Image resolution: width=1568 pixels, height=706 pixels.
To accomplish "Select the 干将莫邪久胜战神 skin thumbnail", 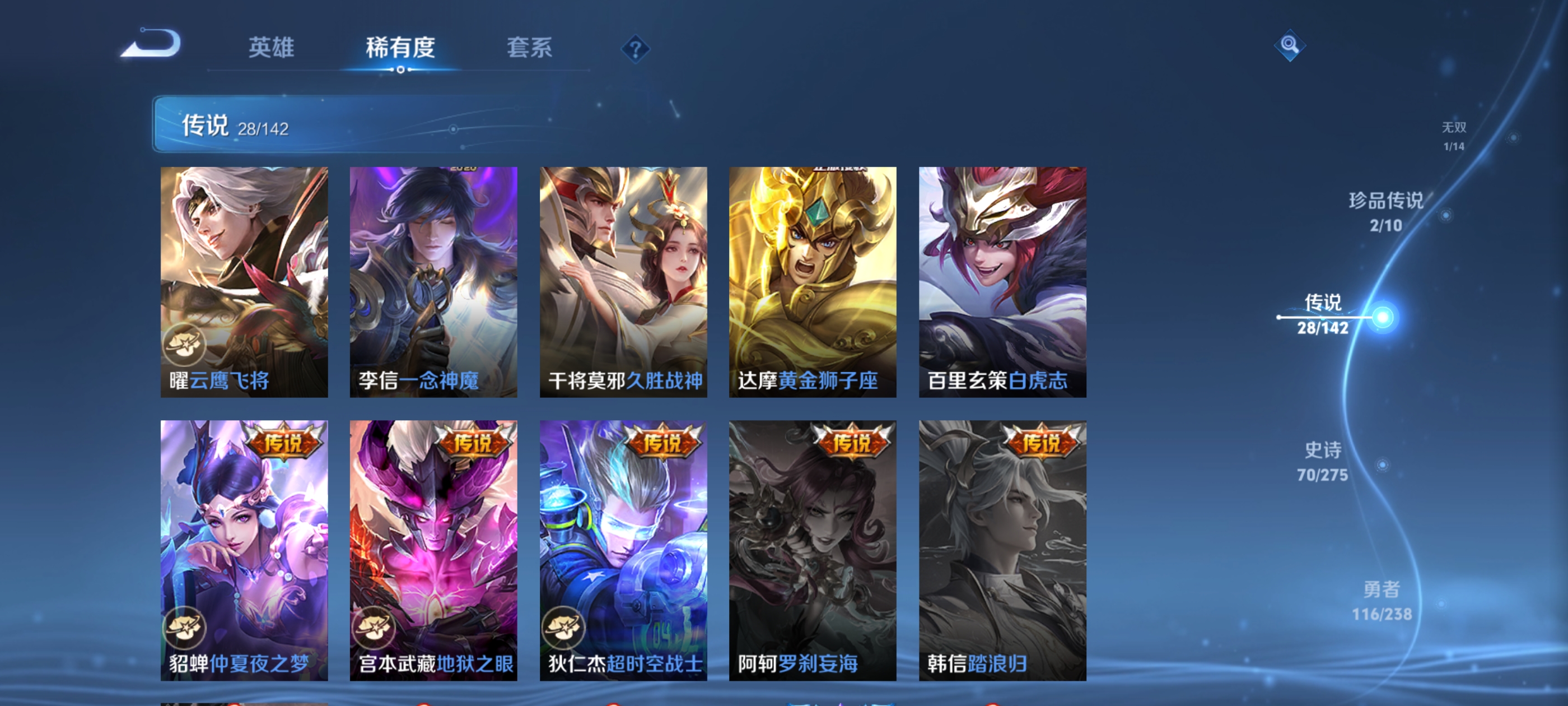I will (x=623, y=280).
